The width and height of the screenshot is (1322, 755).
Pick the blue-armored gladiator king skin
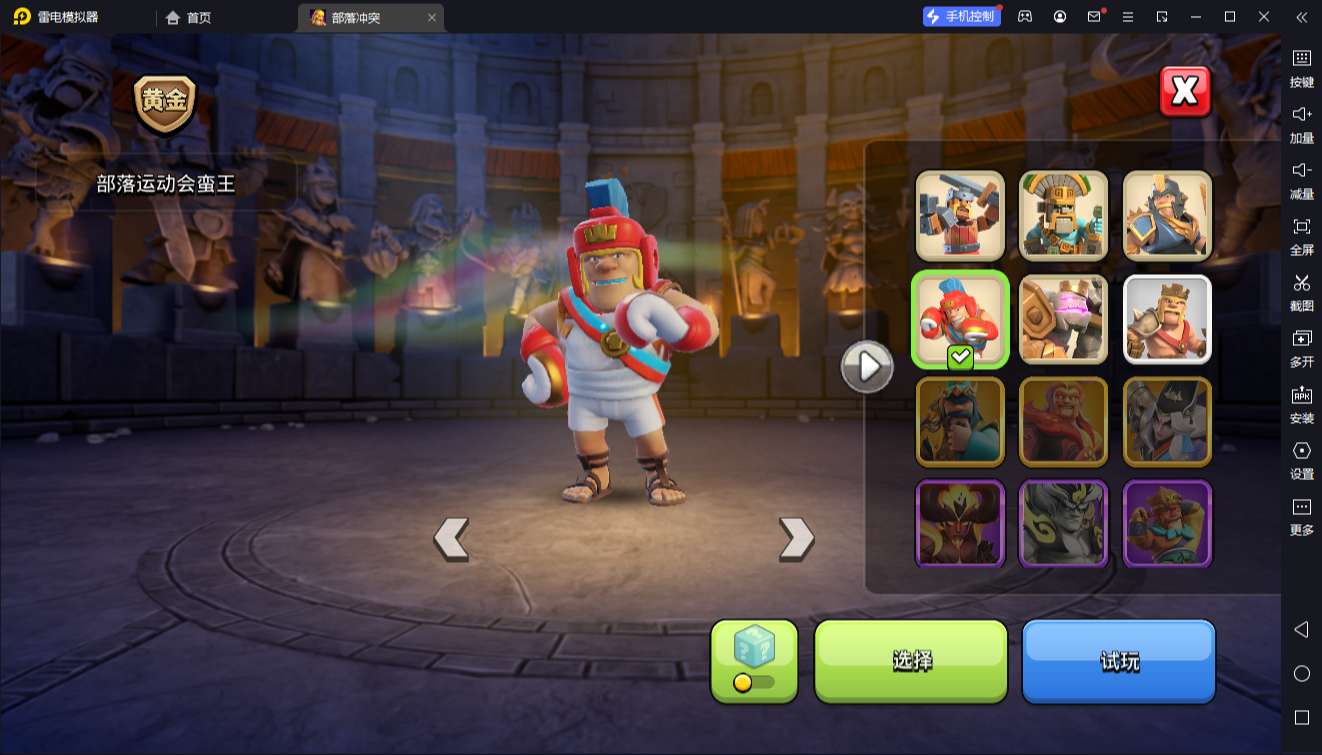[x=1167, y=216]
